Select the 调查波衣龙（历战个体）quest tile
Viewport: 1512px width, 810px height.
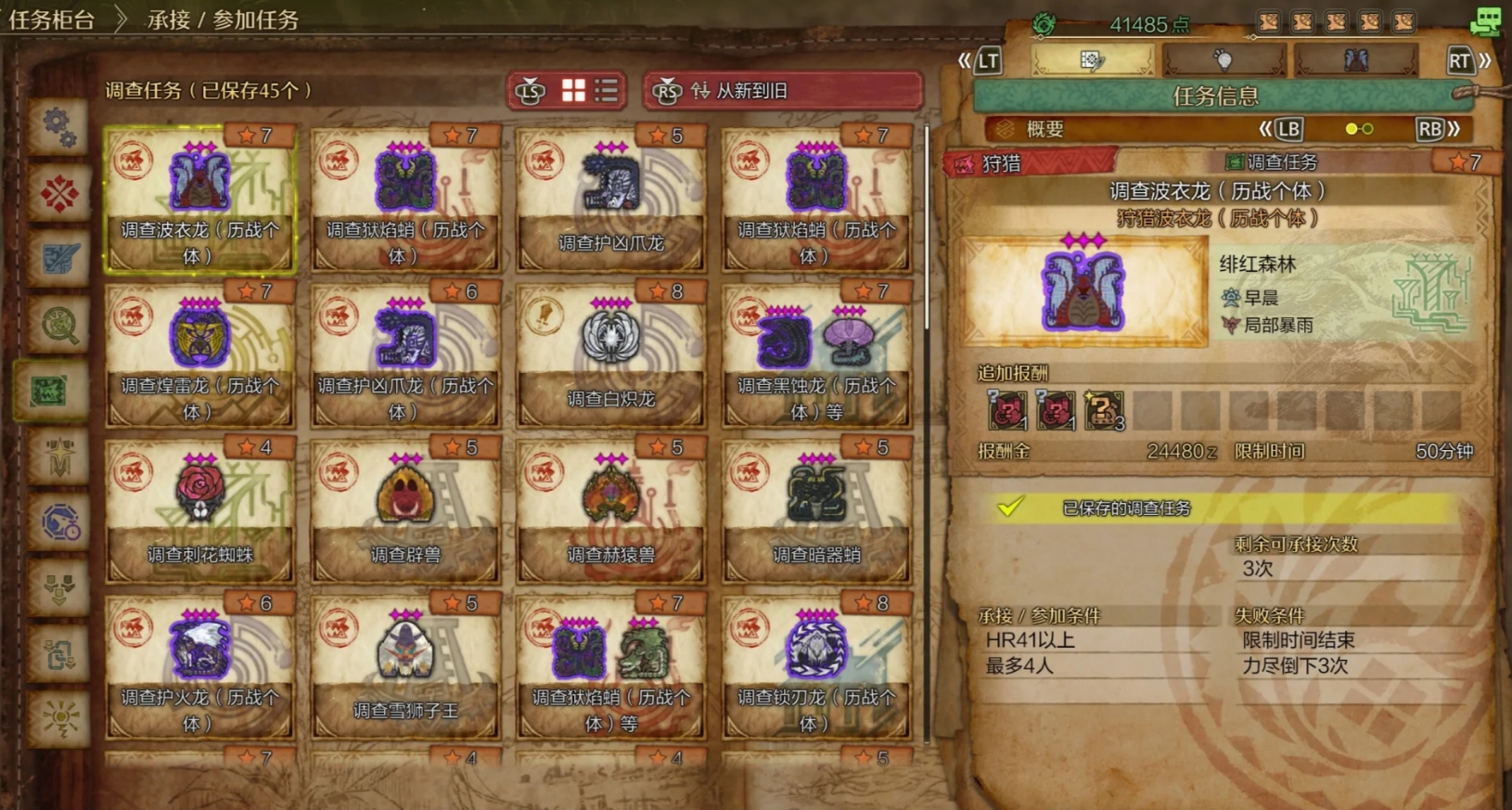(x=199, y=199)
